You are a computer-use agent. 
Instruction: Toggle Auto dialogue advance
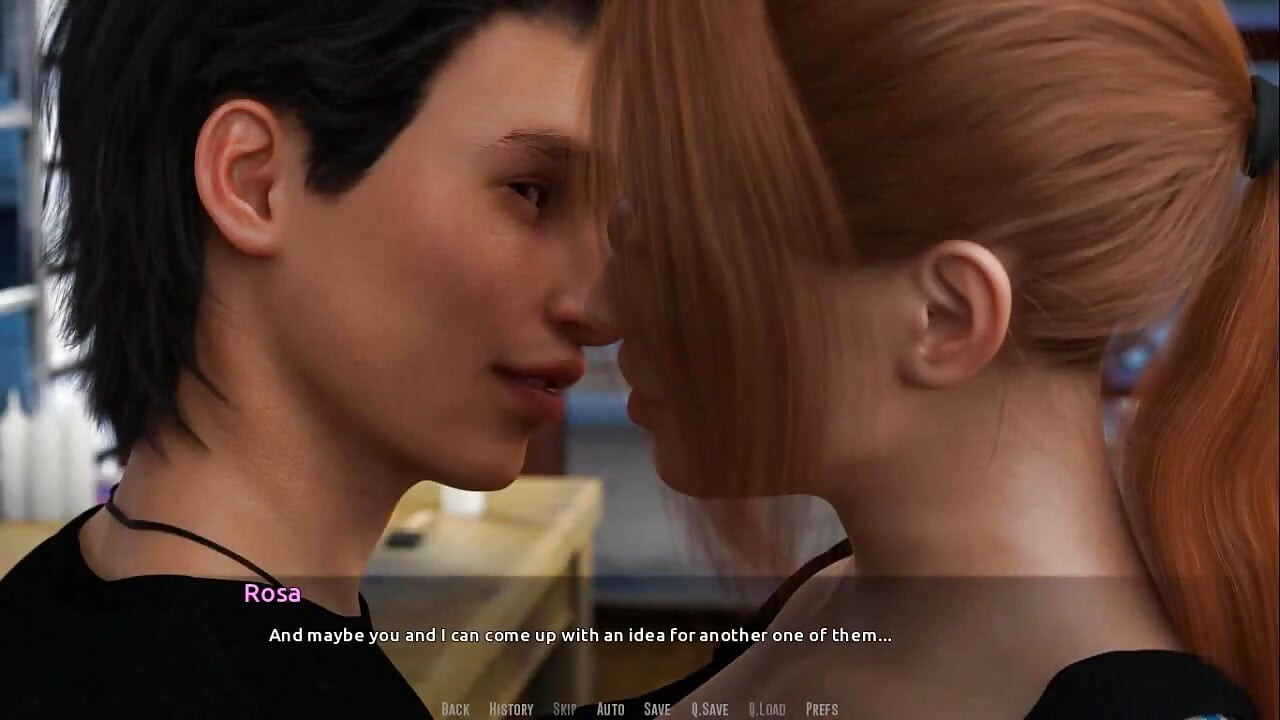[610, 709]
